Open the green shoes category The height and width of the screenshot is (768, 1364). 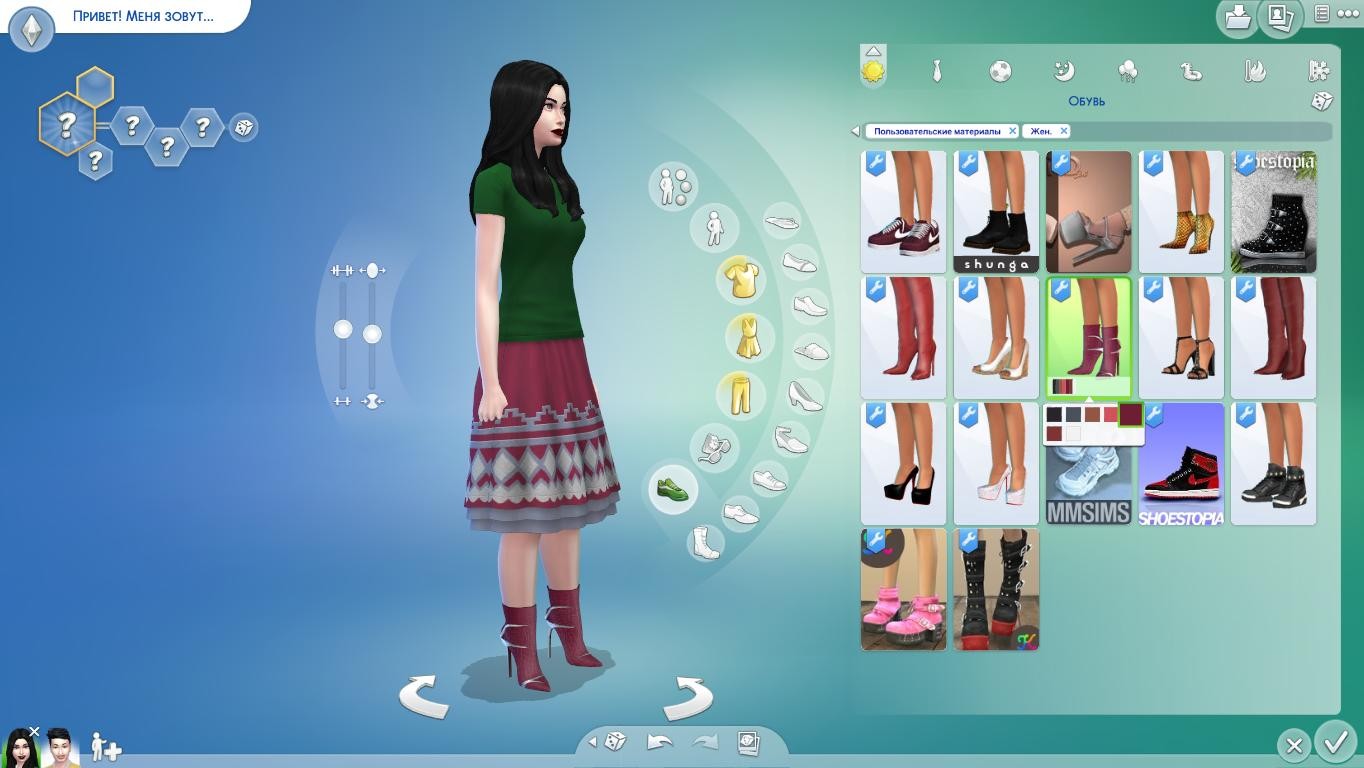[x=672, y=490]
